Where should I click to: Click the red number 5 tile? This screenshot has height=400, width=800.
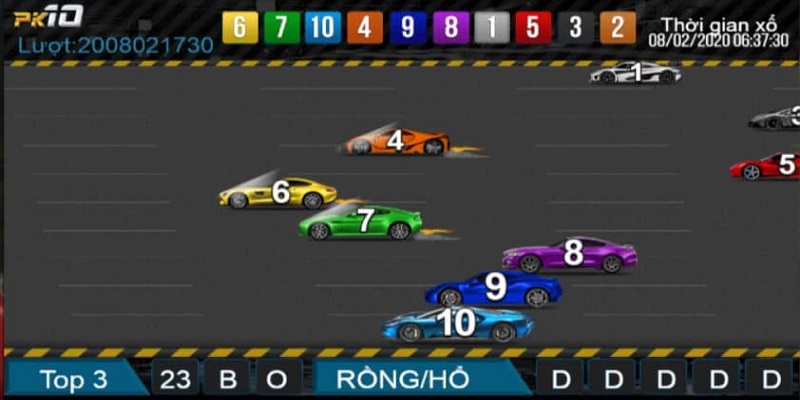point(533,27)
